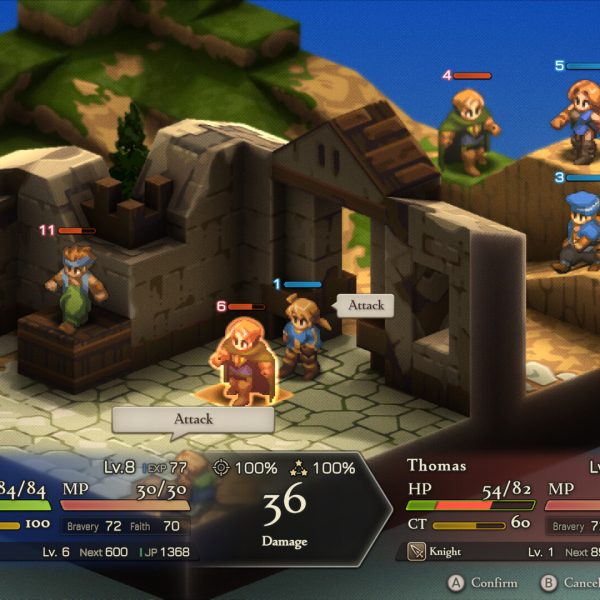Select the wide Attack command banner
The width and height of the screenshot is (600, 600).
[x=193, y=419]
